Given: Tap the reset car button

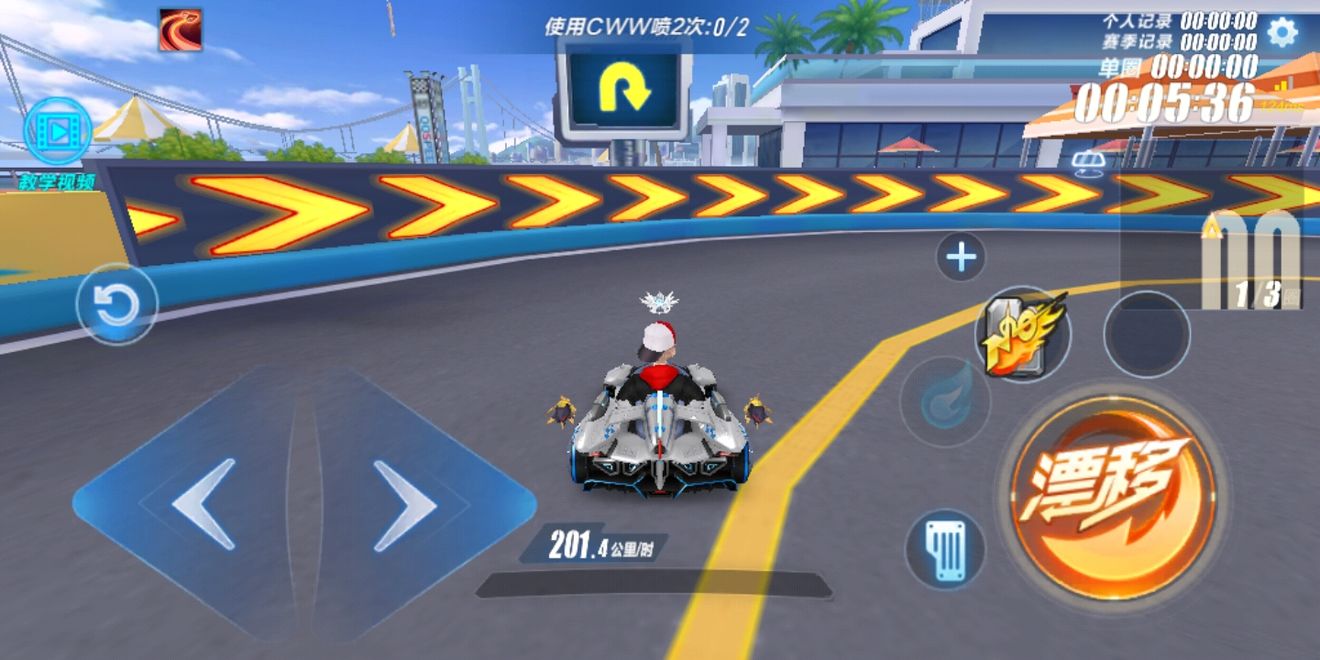Looking at the screenshot, I should (x=117, y=304).
